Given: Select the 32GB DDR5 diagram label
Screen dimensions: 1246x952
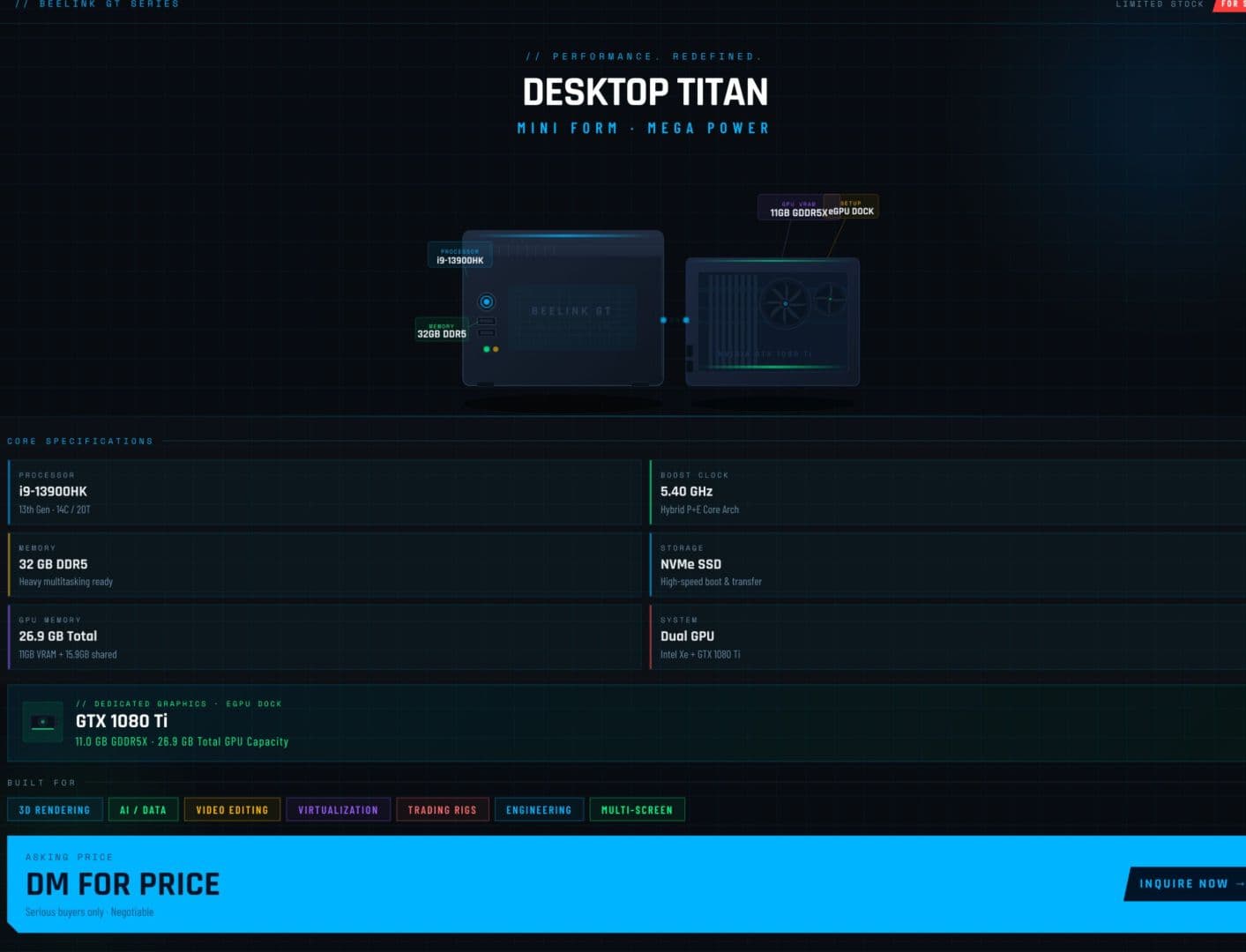Looking at the screenshot, I should click(x=442, y=331).
